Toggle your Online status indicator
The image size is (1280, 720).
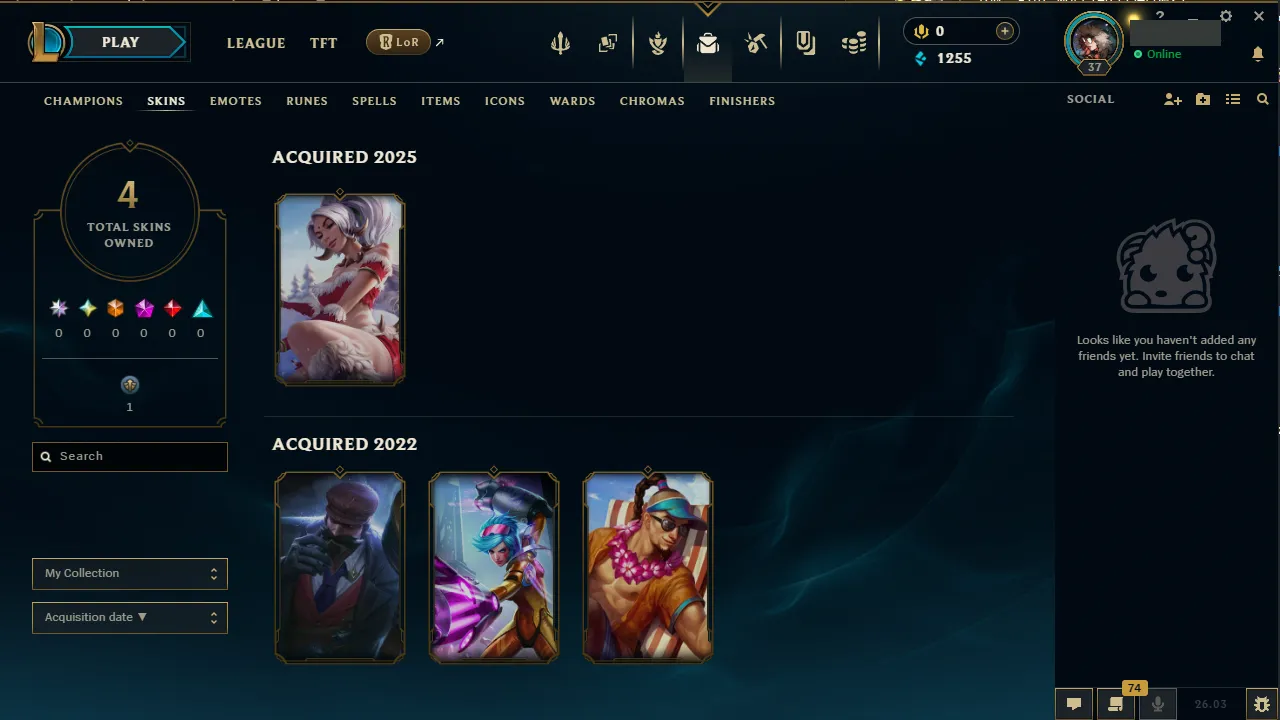[x=1160, y=54]
